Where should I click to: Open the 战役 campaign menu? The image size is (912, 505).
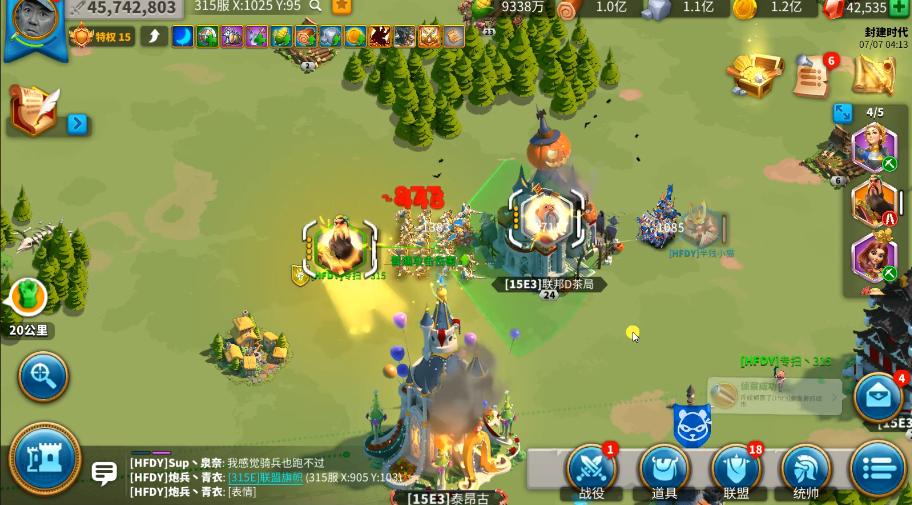pos(591,468)
